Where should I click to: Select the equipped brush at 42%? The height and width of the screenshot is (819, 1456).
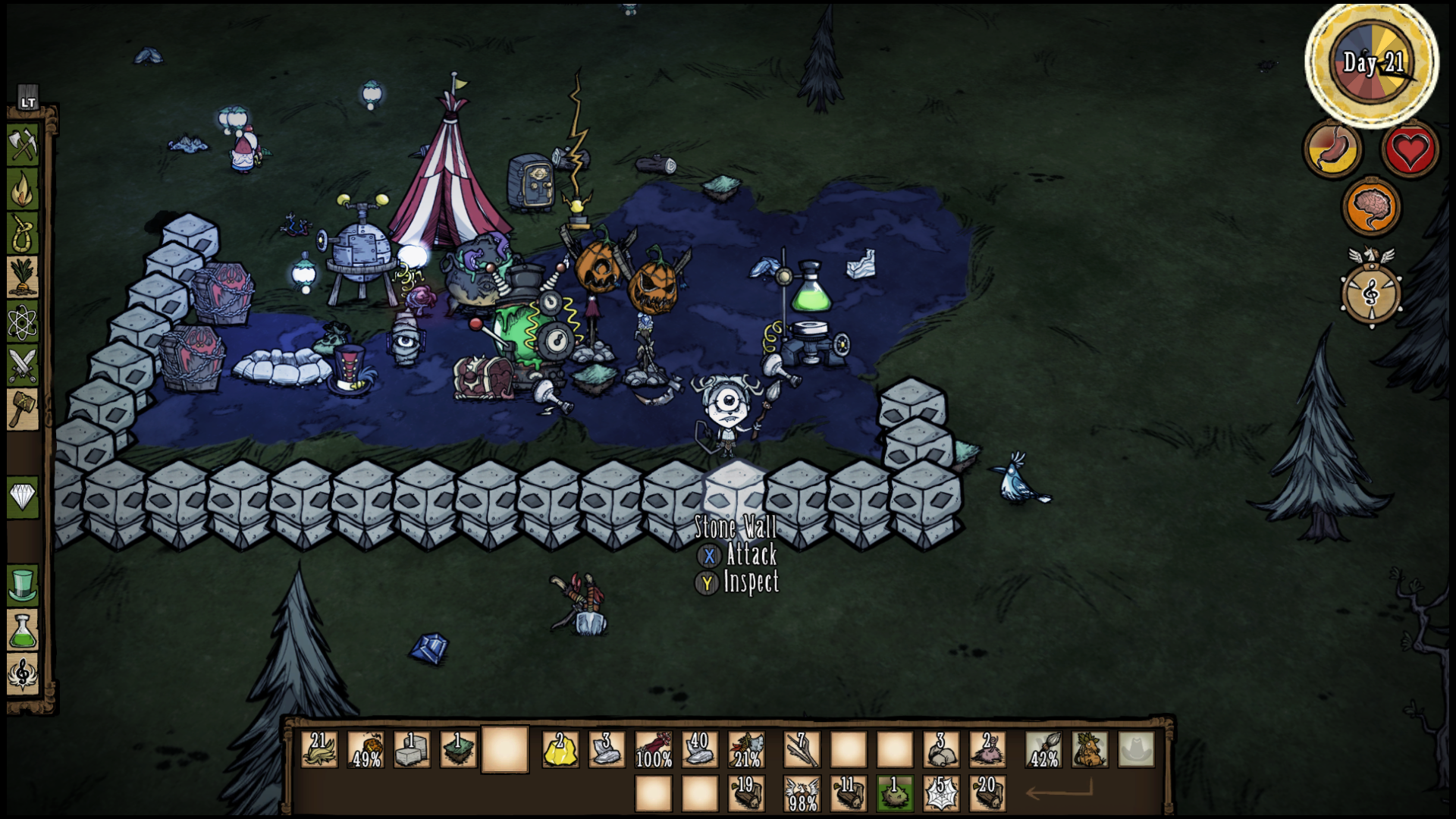point(1043,749)
